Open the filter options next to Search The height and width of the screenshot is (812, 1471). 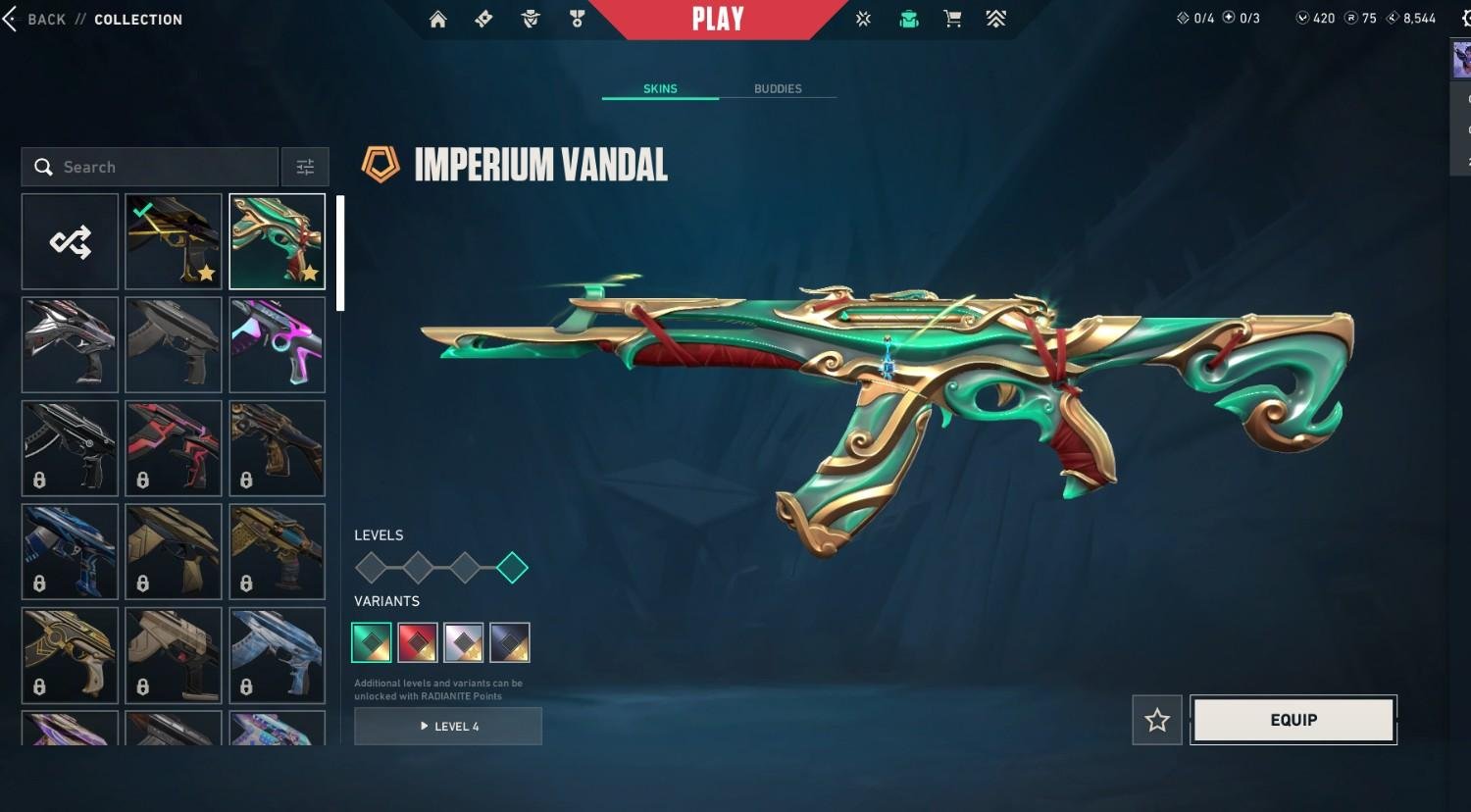(x=305, y=167)
